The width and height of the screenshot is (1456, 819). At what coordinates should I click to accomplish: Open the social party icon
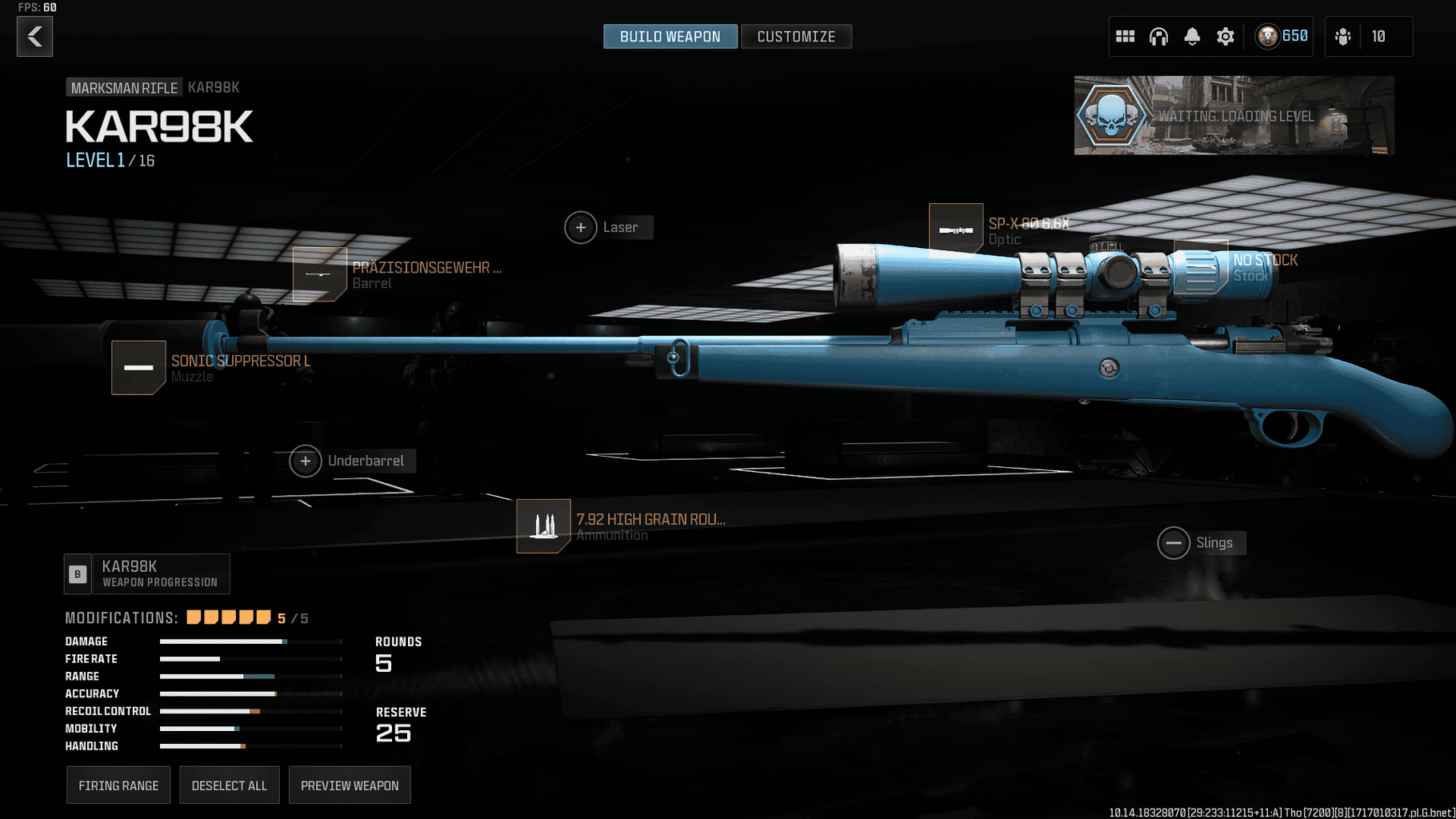[1343, 37]
